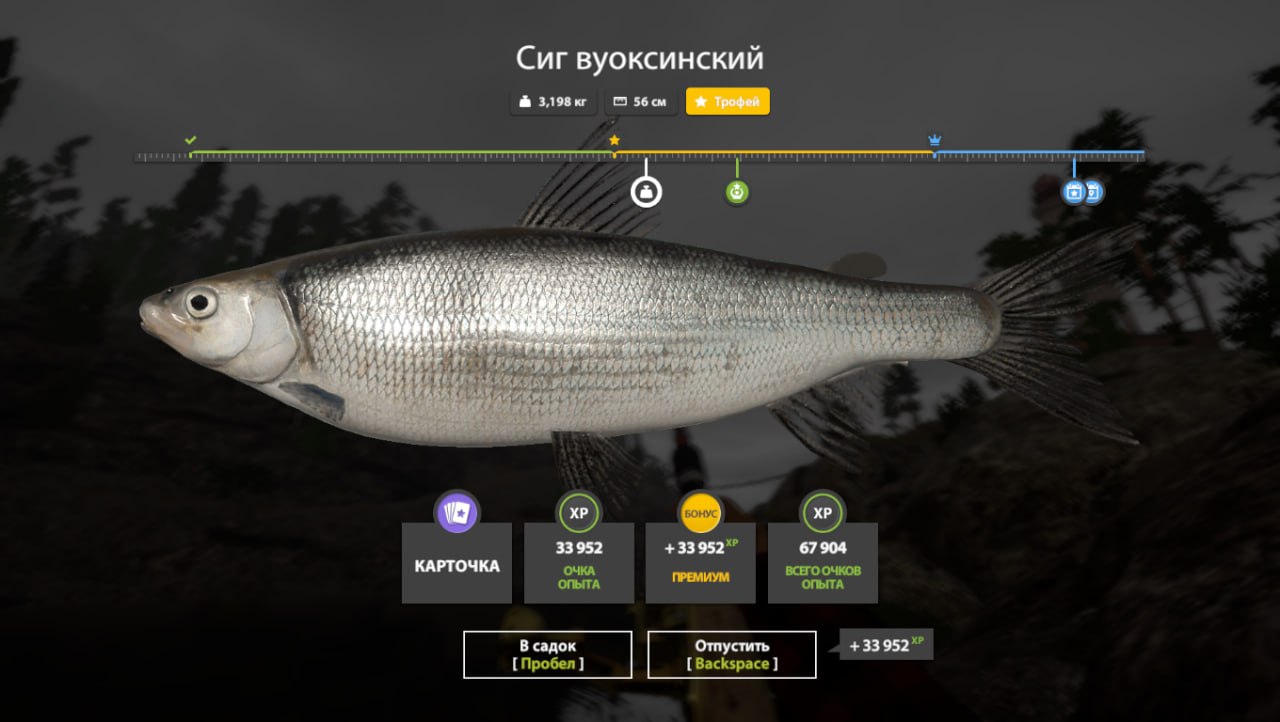Image resolution: width=1280 pixels, height=722 pixels.
Task: Click the purple card icon above КАРТОЧКА
Action: pyautogui.click(x=456, y=511)
